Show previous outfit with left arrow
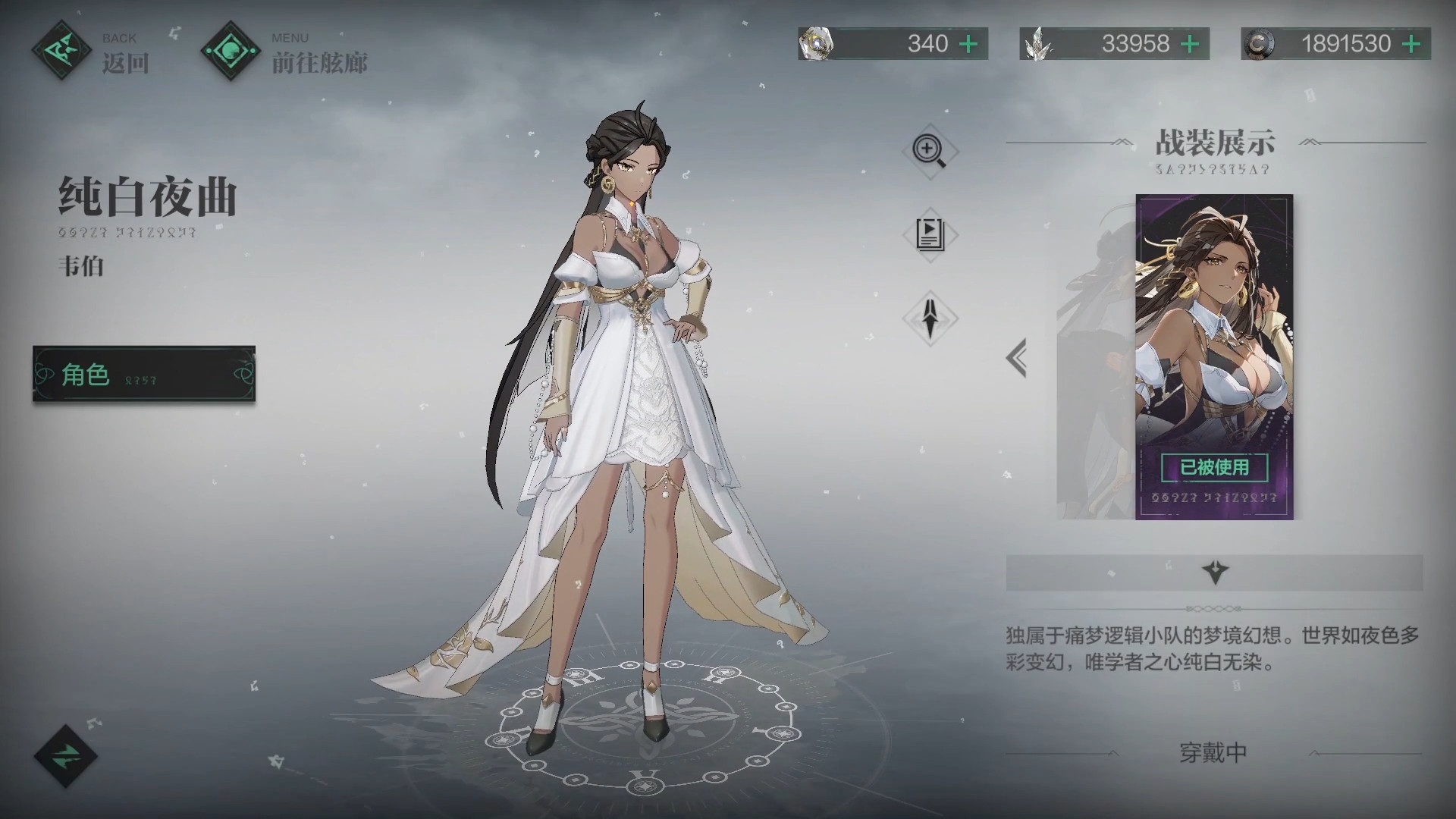1456x819 pixels. pos(1017,357)
